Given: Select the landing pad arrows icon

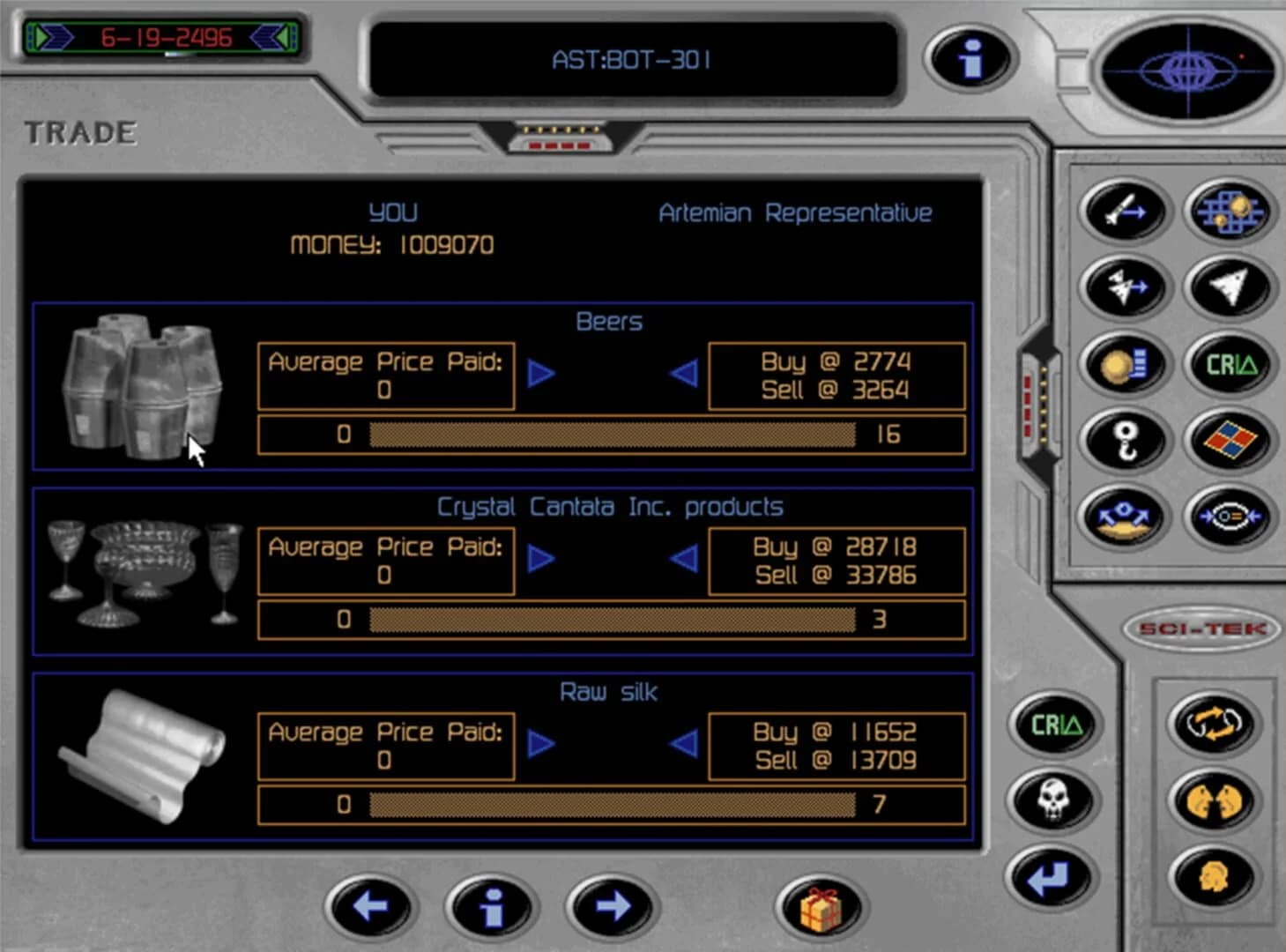Looking at the screenshot, I should [1123, 520].
